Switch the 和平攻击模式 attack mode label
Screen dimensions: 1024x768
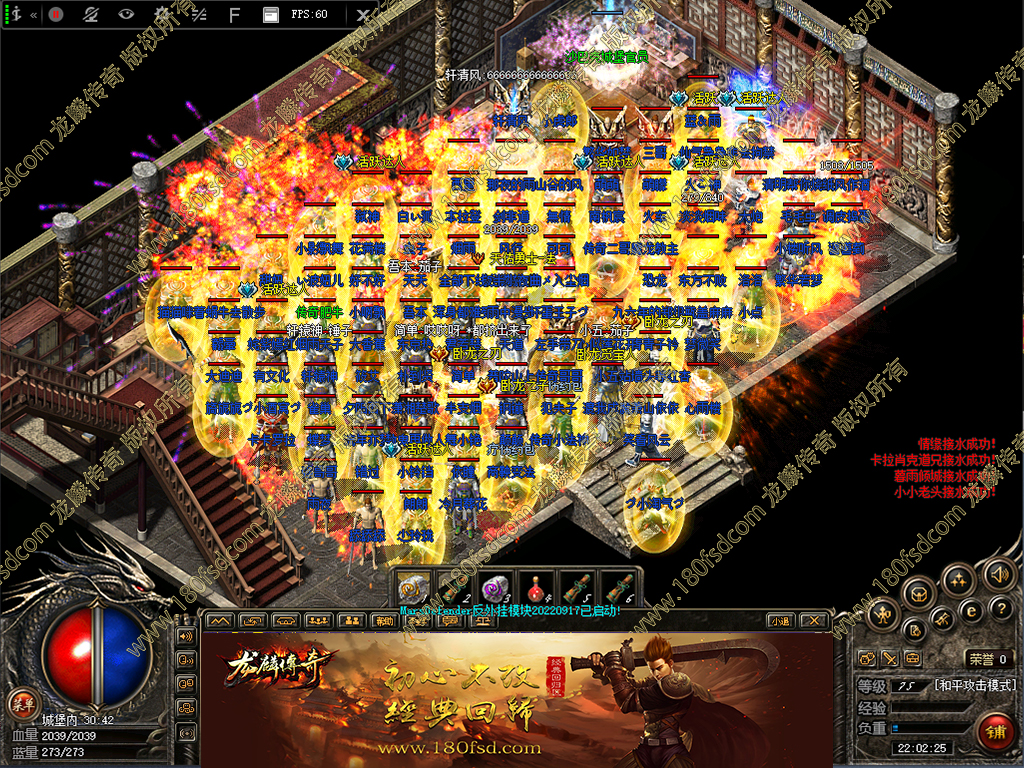point(974,686)
